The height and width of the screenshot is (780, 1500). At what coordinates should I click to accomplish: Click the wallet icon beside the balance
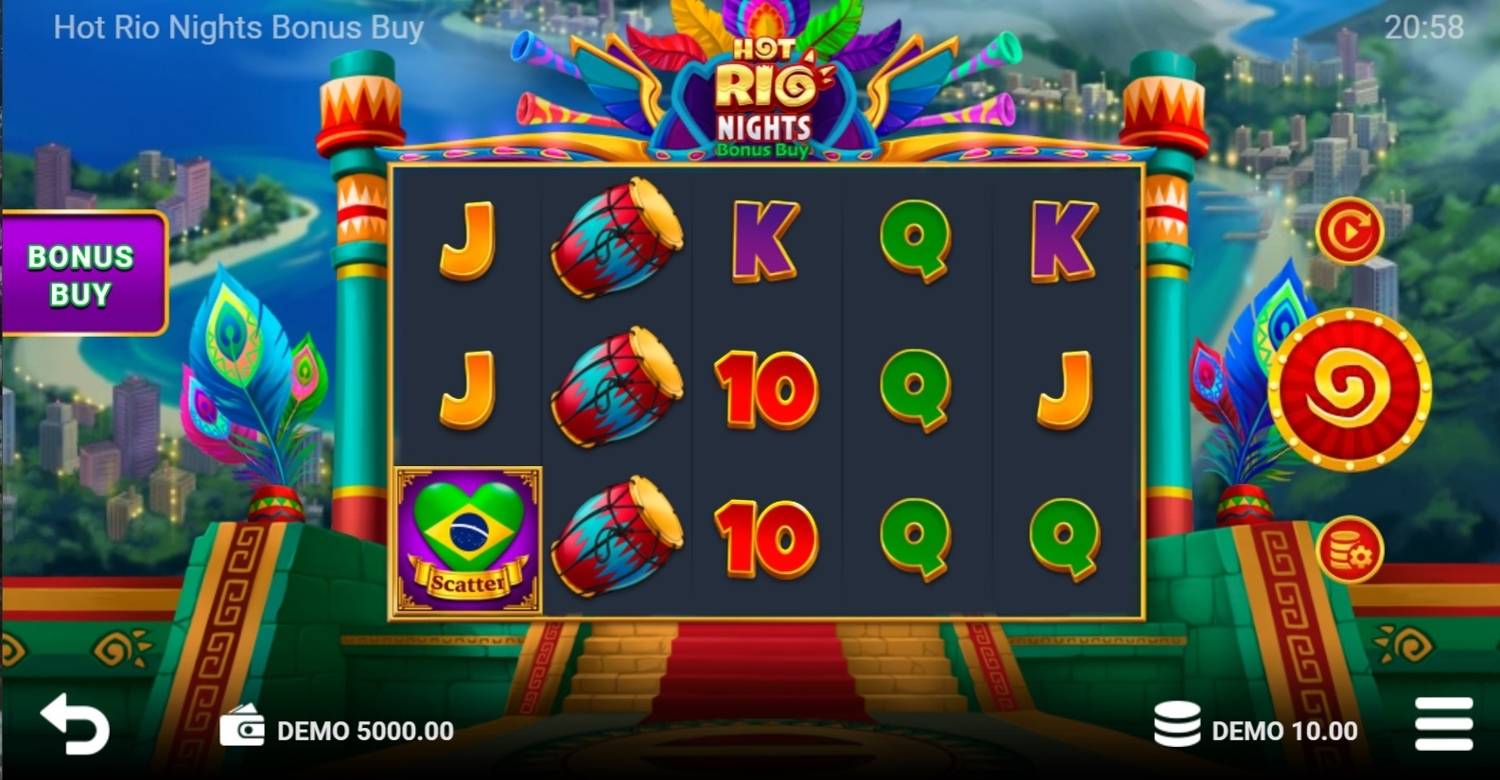click(242, 730)
